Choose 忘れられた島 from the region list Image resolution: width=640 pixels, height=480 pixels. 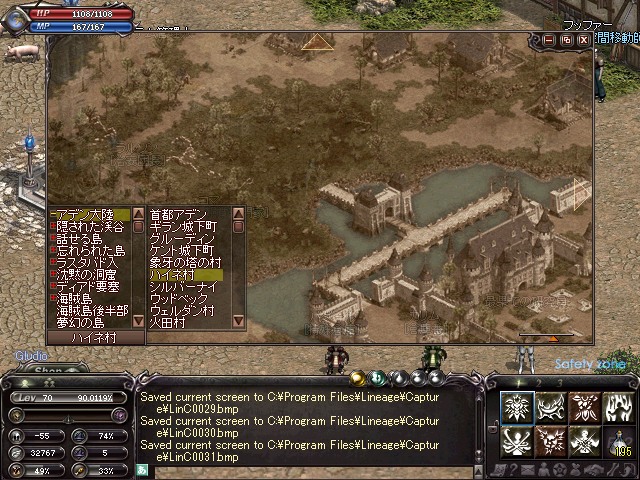pyautogui.click(x=89, y=250)
